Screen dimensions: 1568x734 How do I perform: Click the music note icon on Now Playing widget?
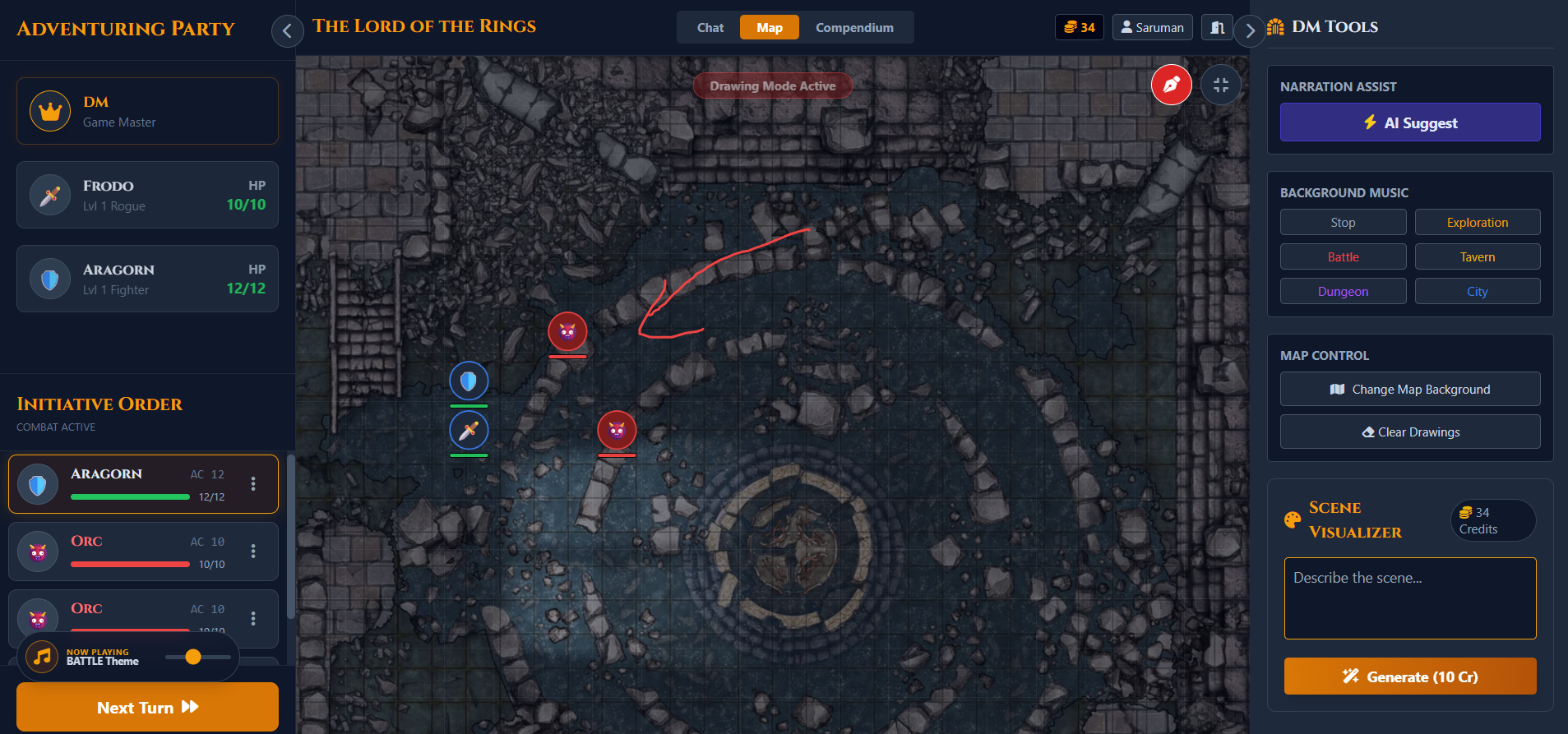pos(42,657)
